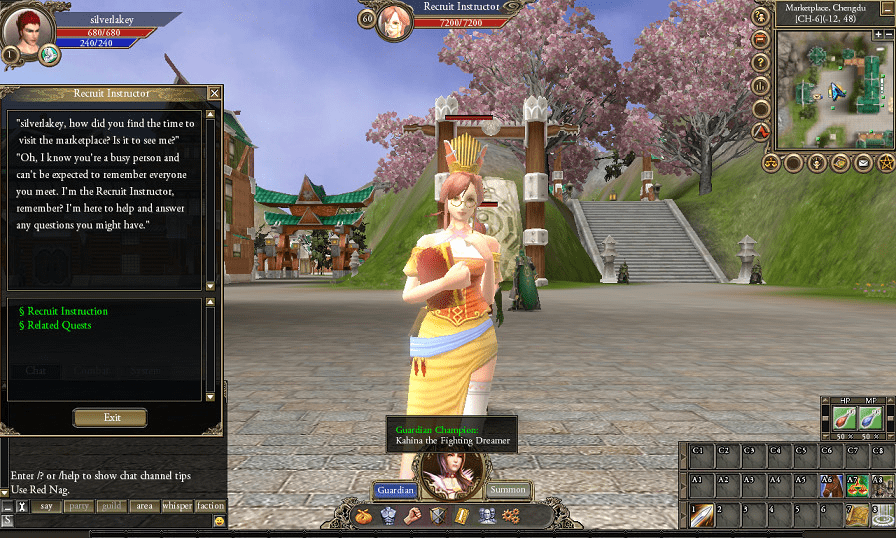Open the mail envelope icon
896x538 pixels.
(x=863, y=162)
